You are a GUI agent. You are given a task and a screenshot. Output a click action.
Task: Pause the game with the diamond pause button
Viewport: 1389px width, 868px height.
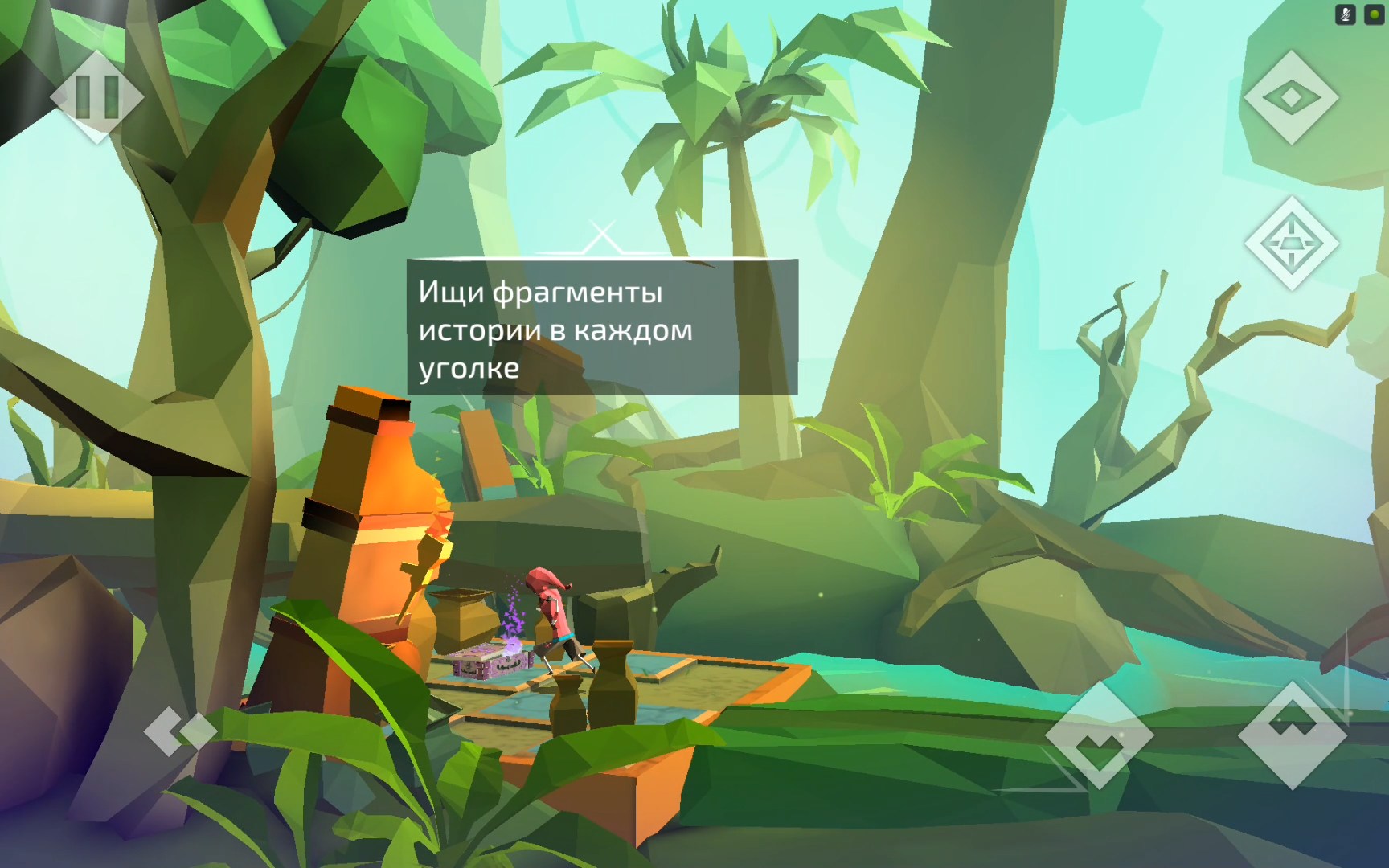point(96,96)
